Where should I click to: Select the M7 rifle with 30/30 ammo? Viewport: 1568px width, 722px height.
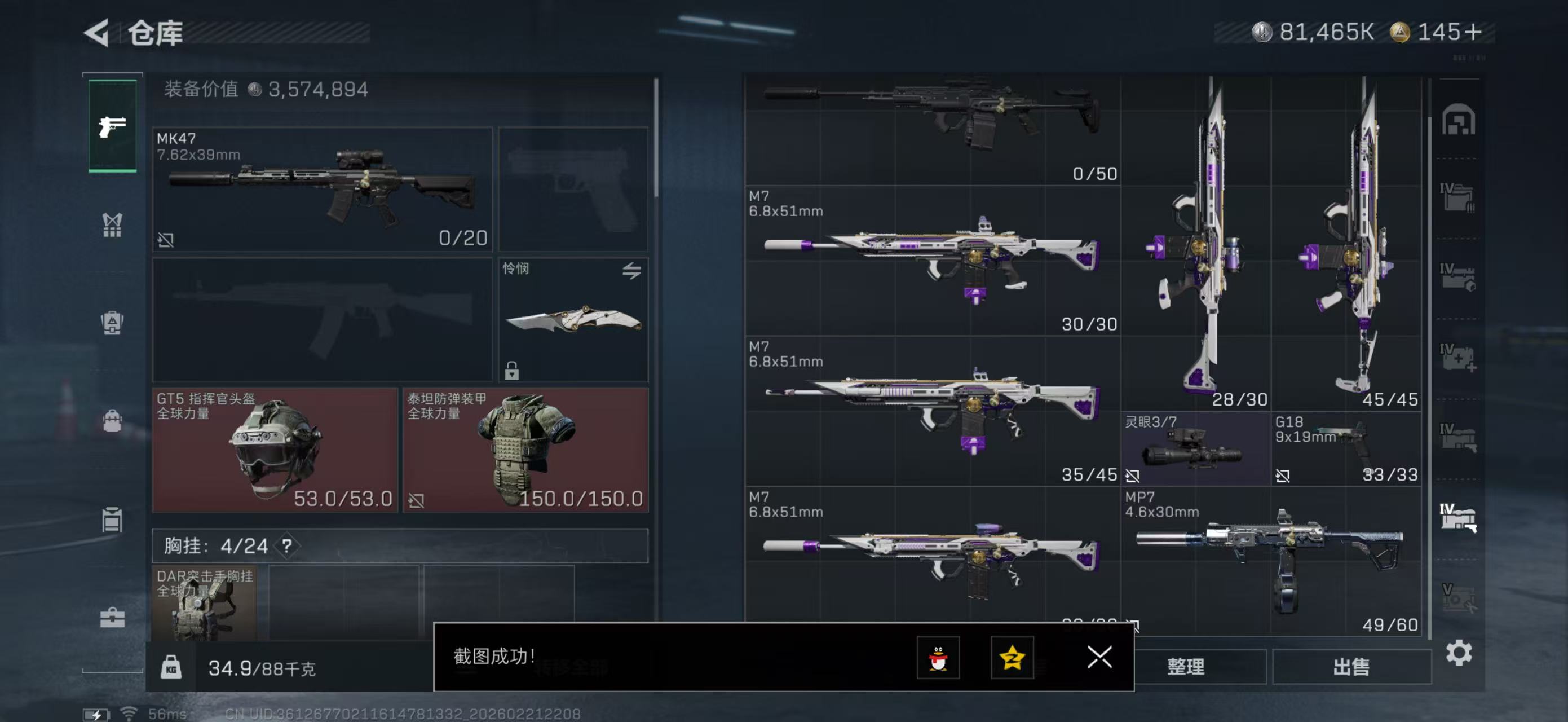click(932, 261)
